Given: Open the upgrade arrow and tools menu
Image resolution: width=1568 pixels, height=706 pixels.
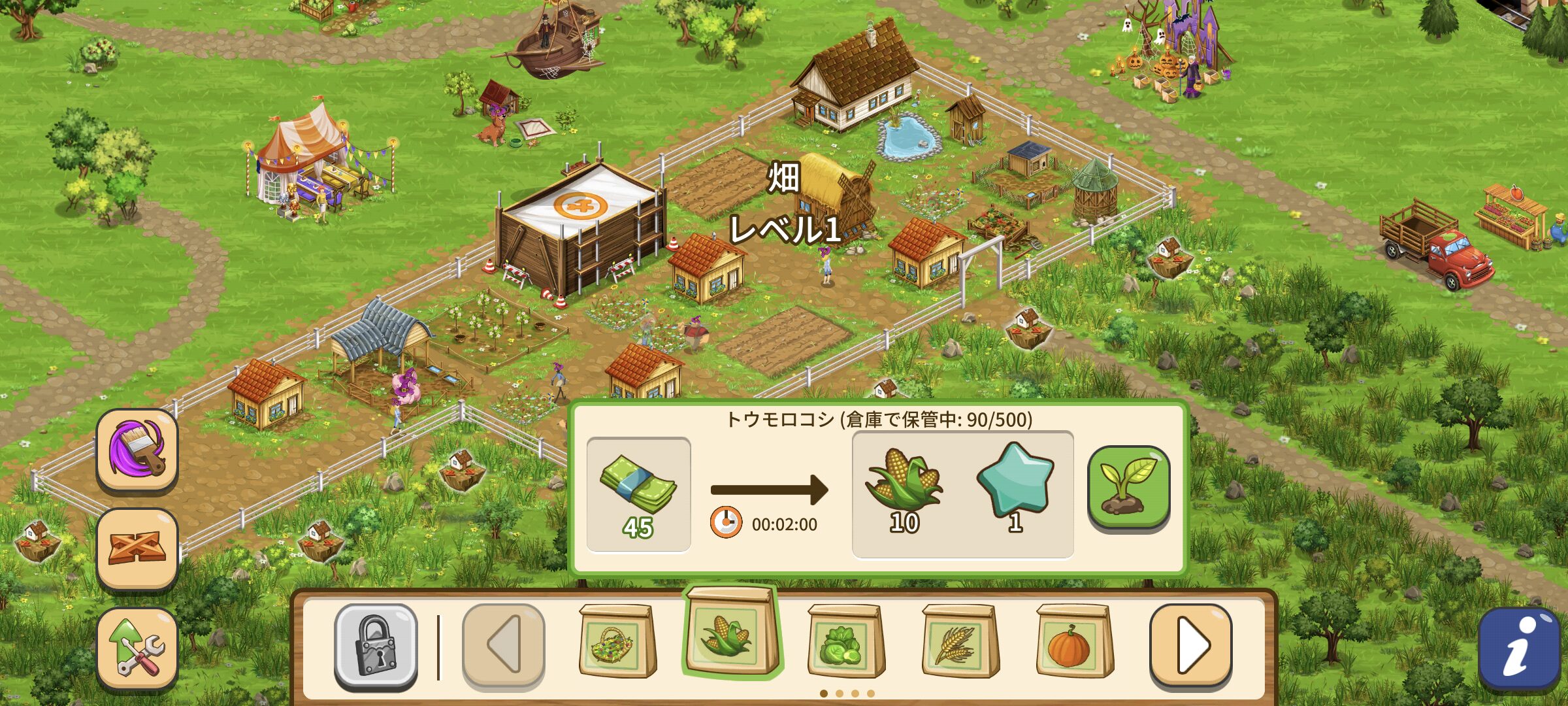Looking at the screenshot, I should pos(137,647).
